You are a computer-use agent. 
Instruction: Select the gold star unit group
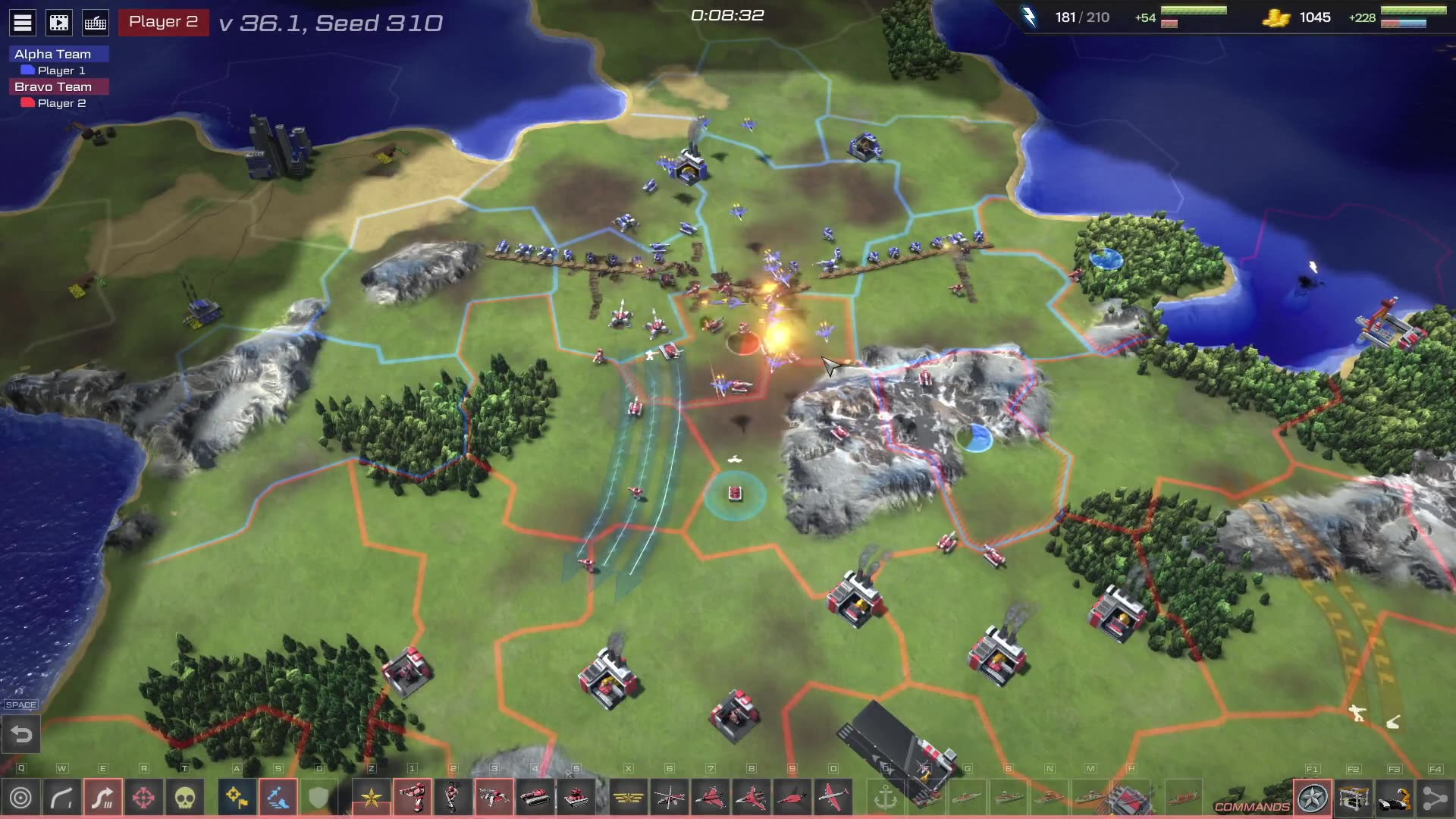pyautogui.click(x=372, y=798)
